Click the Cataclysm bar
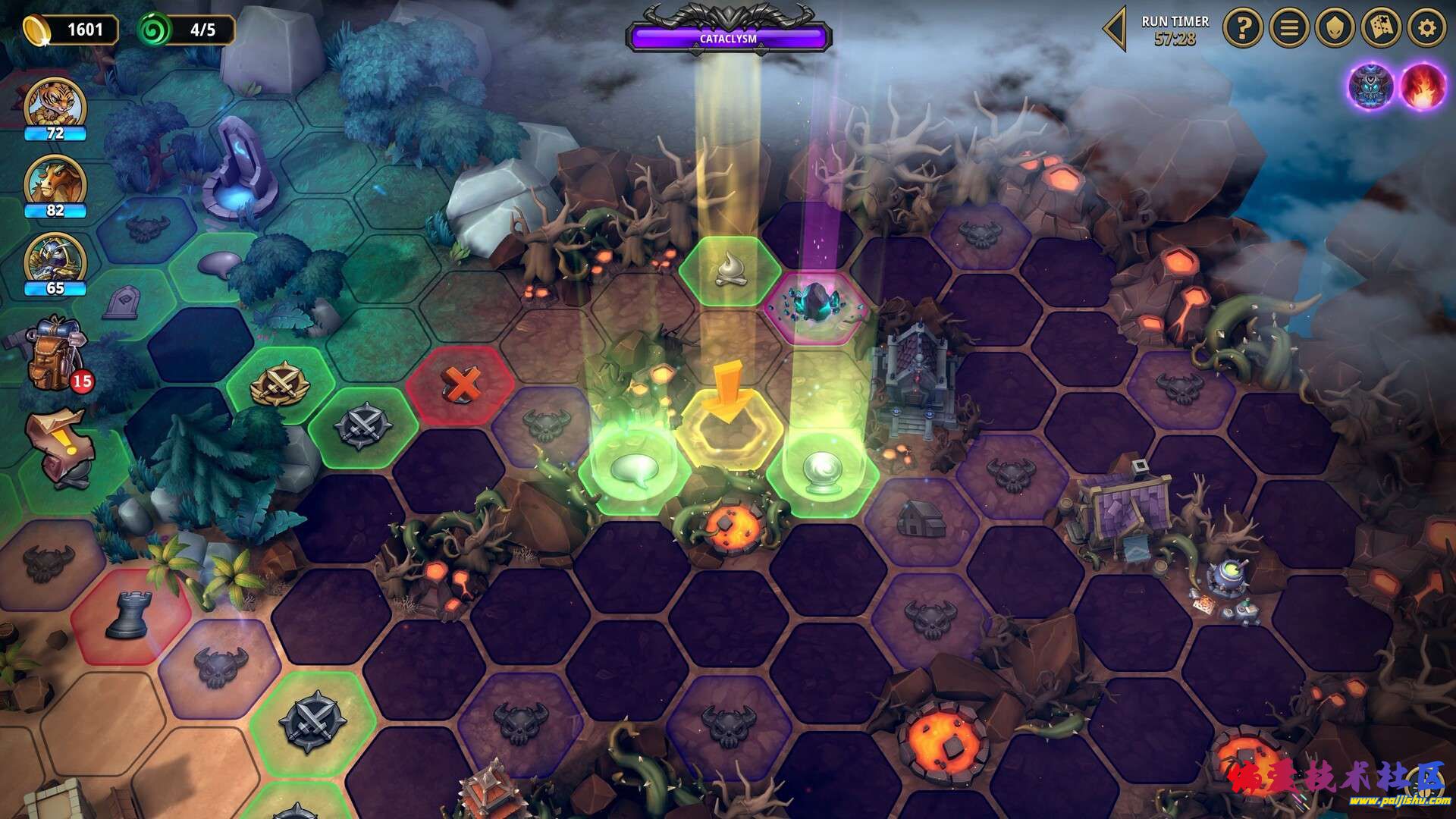Viewport: 1456px width, 819px height. point(728,38)
